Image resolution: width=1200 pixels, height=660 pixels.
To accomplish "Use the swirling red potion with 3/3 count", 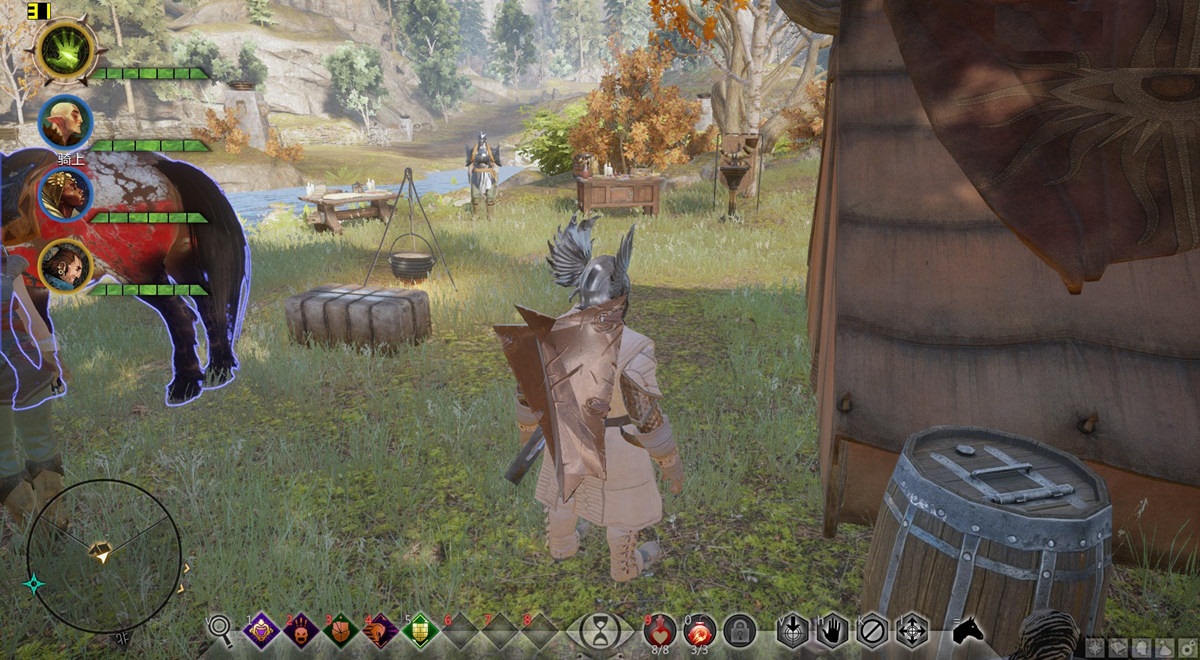I will tap(699, 628).
